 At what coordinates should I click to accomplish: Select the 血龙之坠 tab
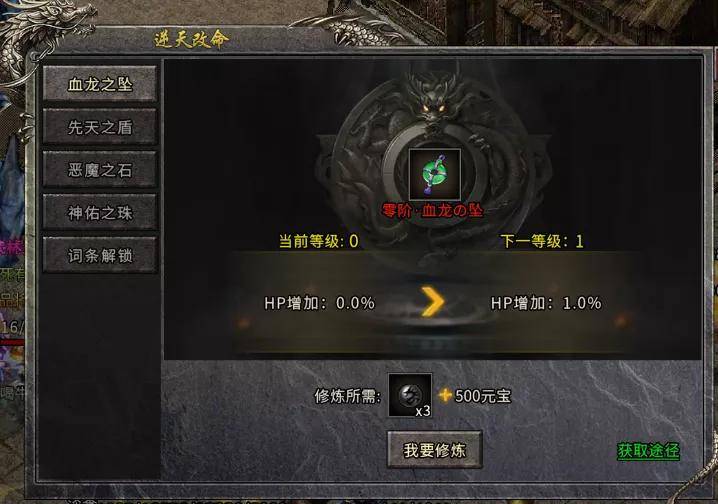coord(100,85)
